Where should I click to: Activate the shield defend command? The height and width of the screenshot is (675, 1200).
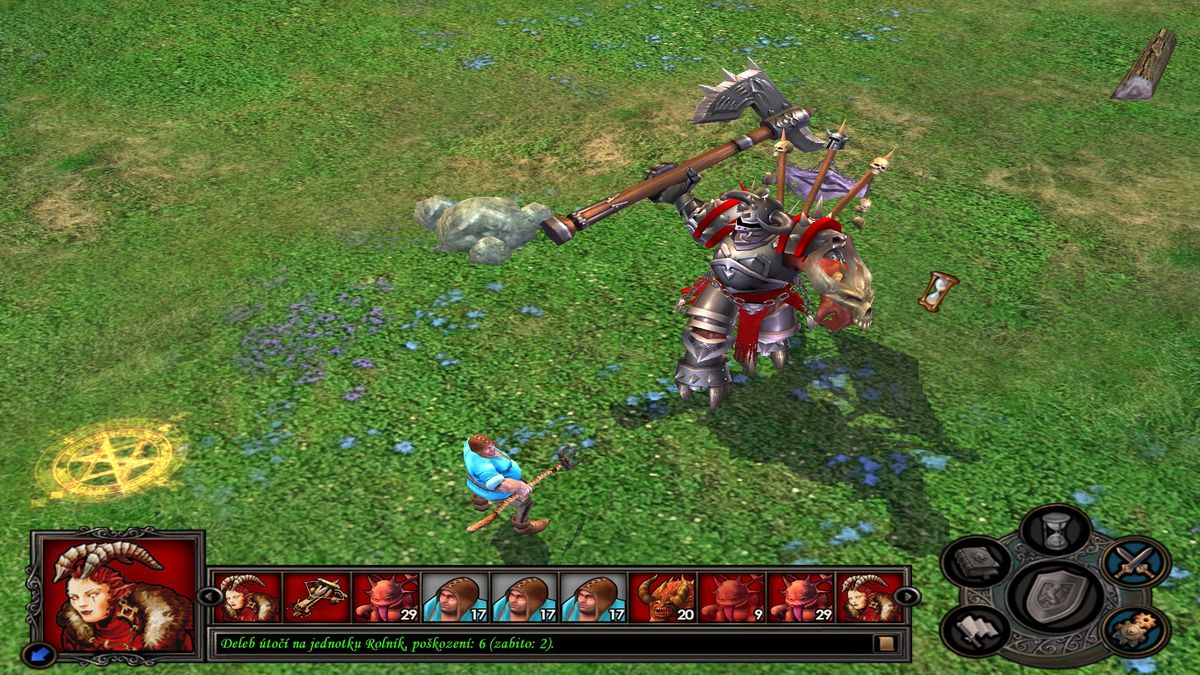click(1056, 596)
